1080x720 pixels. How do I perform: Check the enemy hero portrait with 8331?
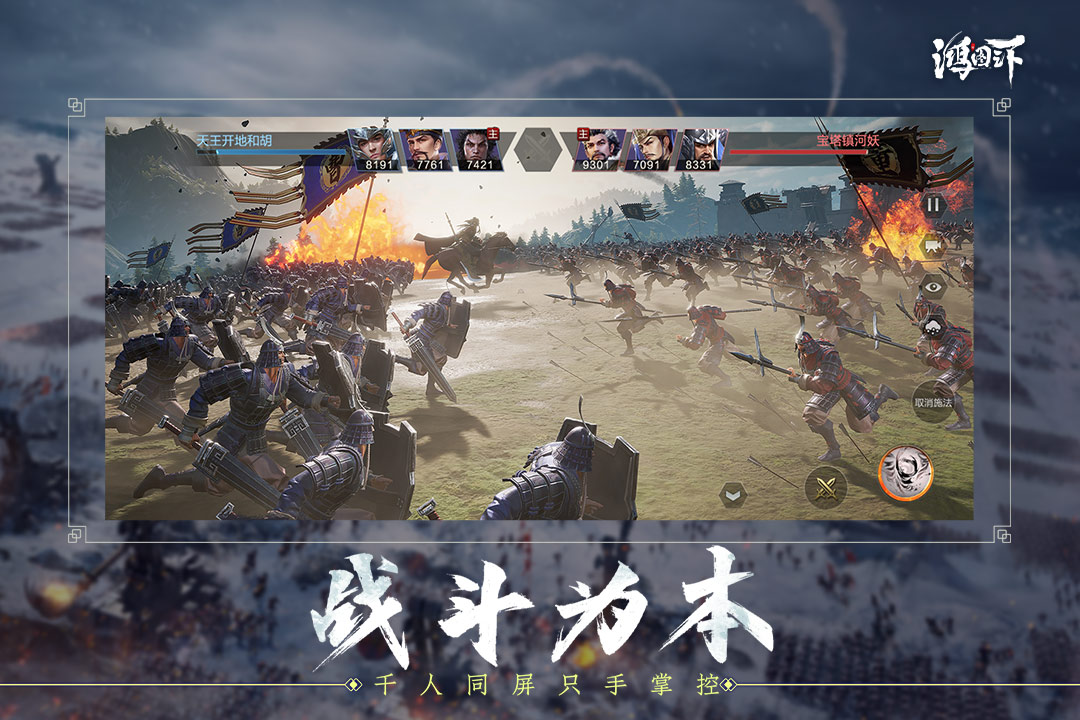click(x=702, y=149)
